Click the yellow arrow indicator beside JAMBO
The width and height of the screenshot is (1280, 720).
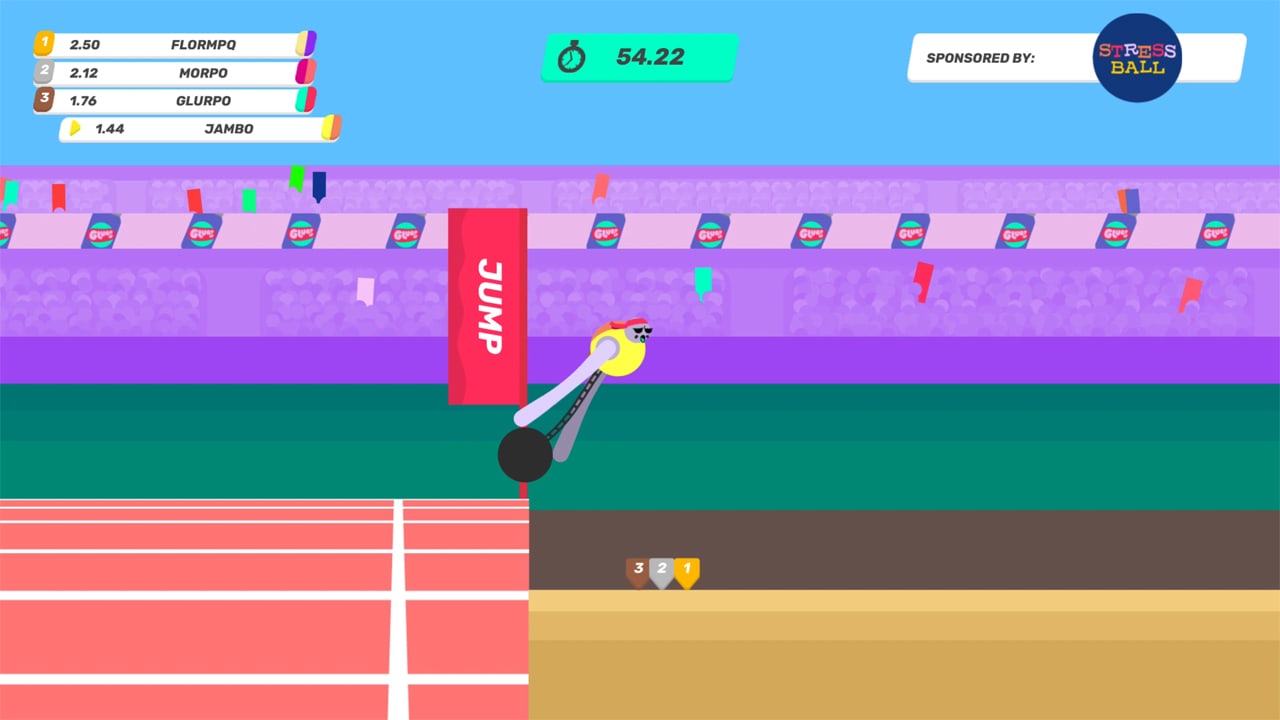[76, 128]
